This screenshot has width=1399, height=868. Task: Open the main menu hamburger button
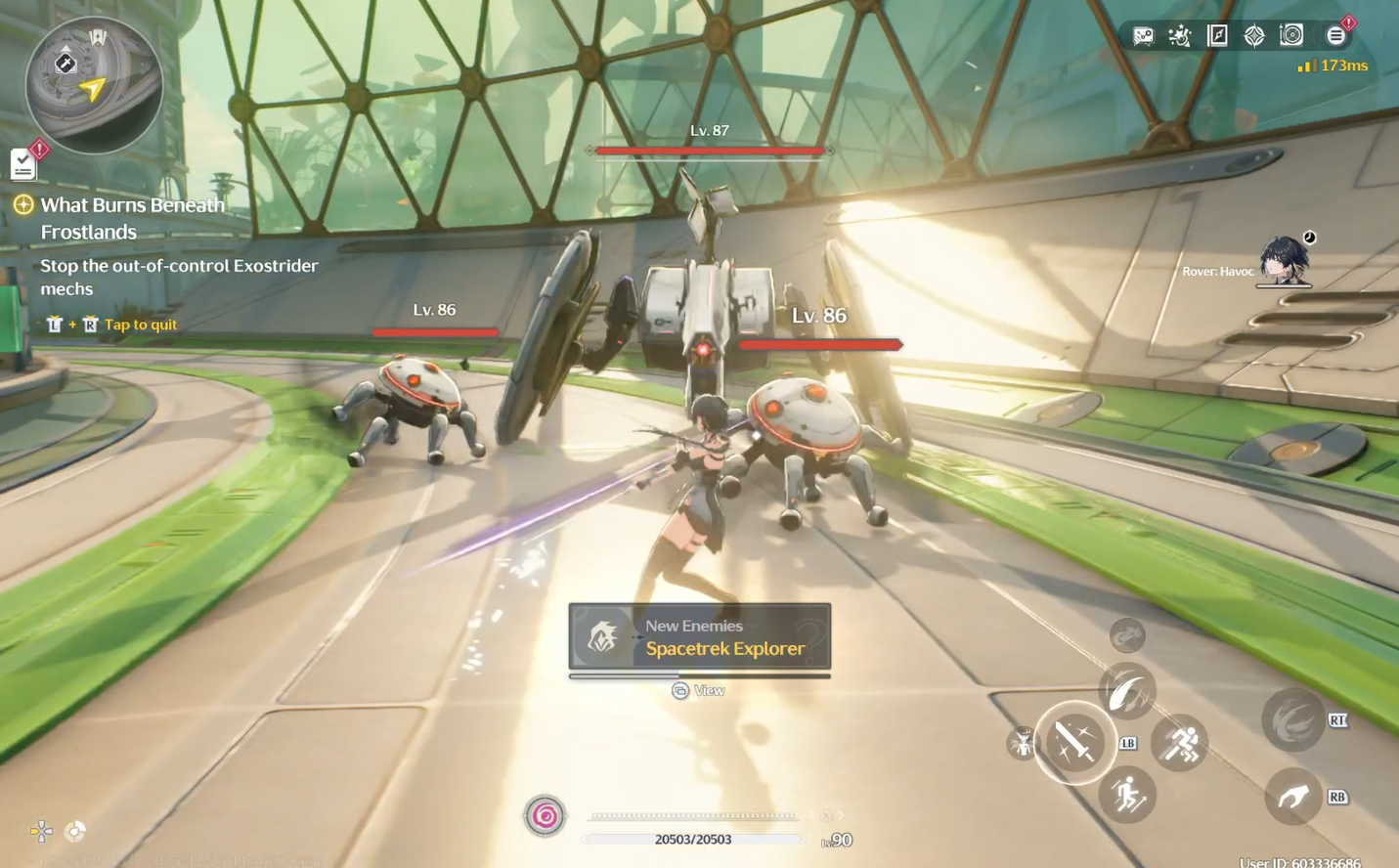[1335, 36]
